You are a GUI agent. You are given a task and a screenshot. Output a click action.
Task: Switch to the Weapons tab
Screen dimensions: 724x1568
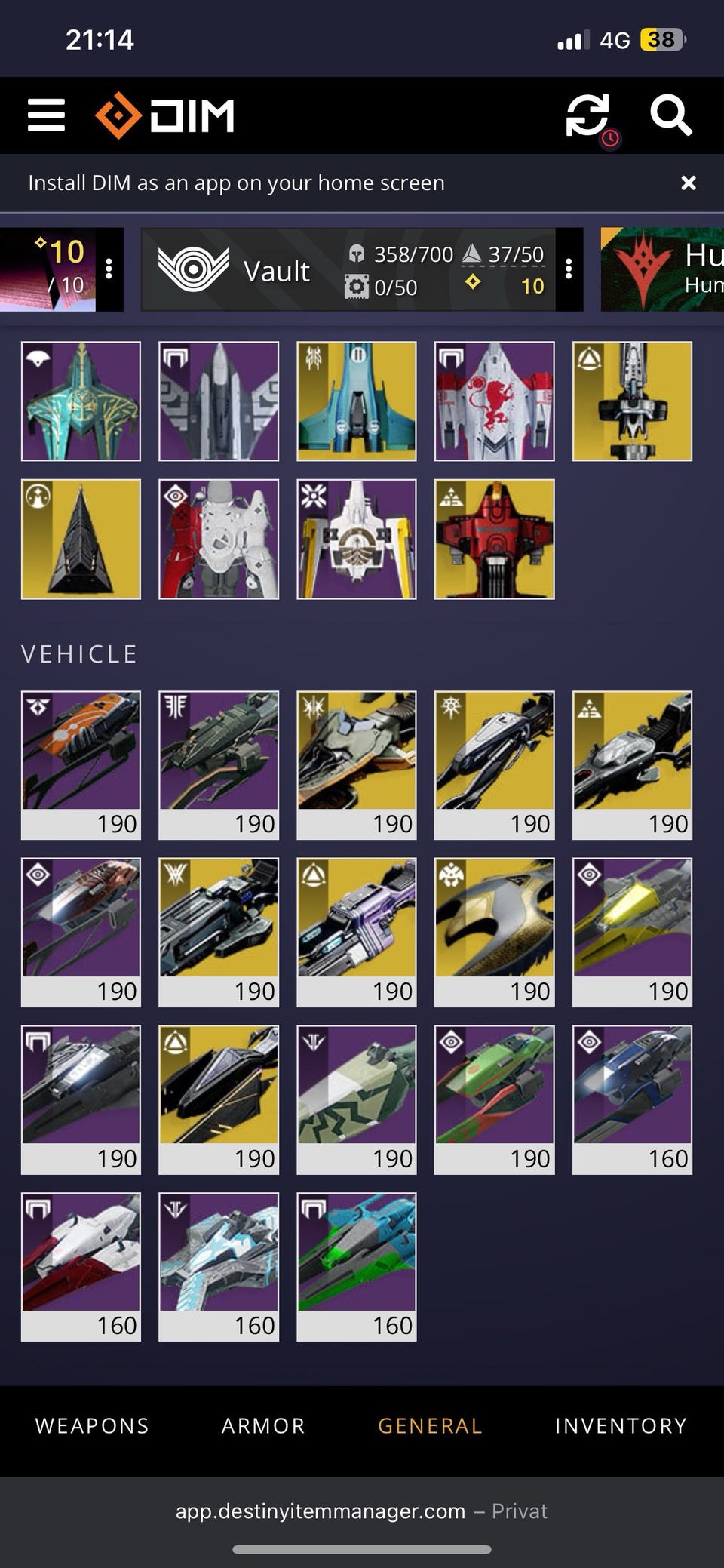pyautogui.click(x=92, y=1425)
